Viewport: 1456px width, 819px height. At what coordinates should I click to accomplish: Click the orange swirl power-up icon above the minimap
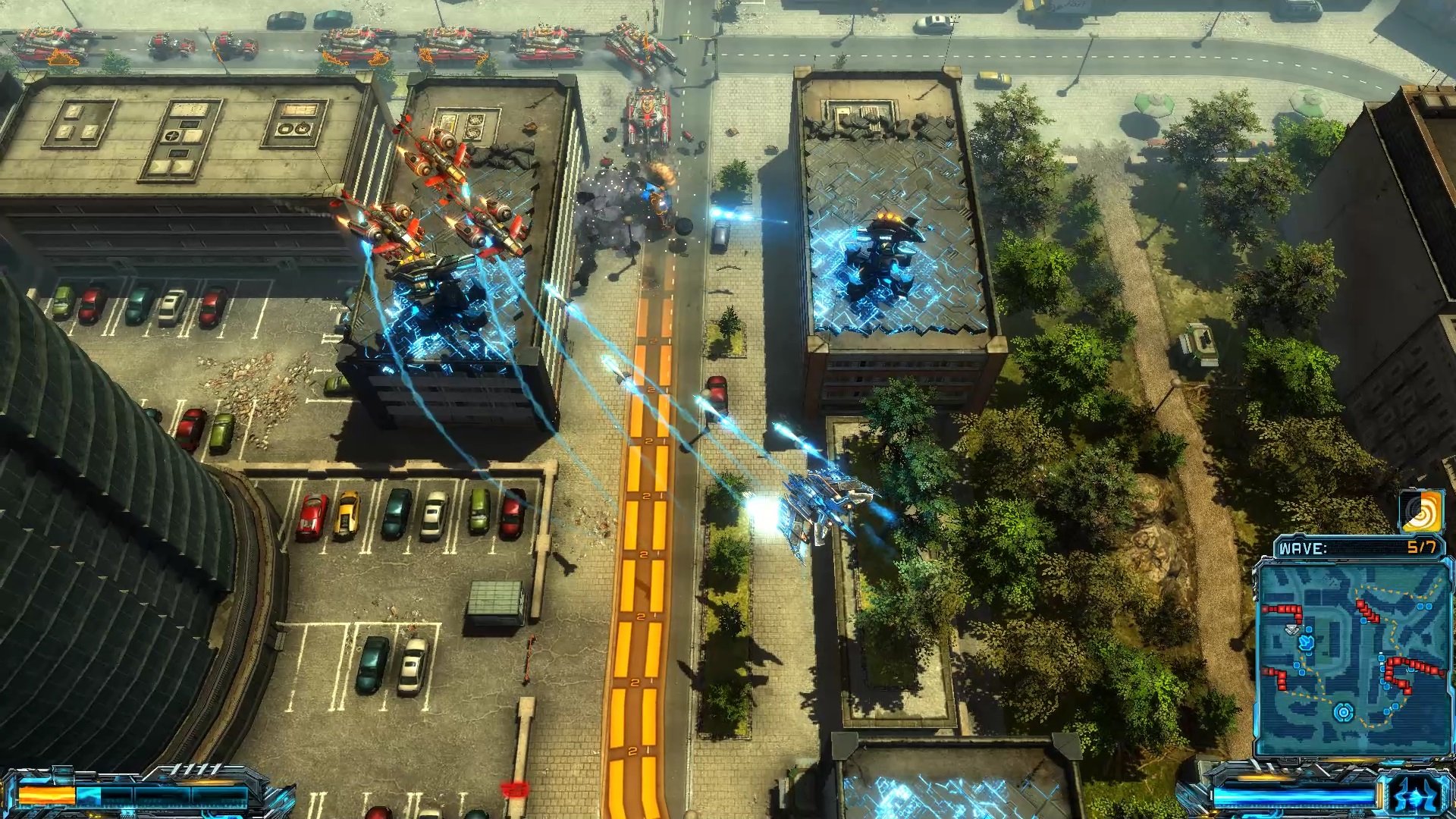pos(1423,512)
